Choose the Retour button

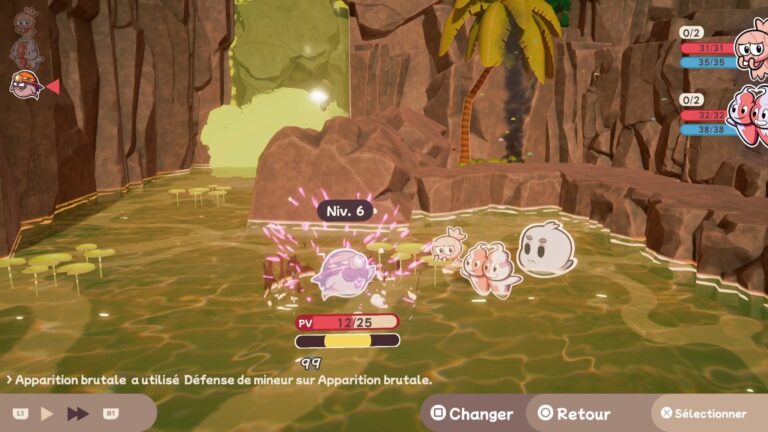(x=574, y=413)
